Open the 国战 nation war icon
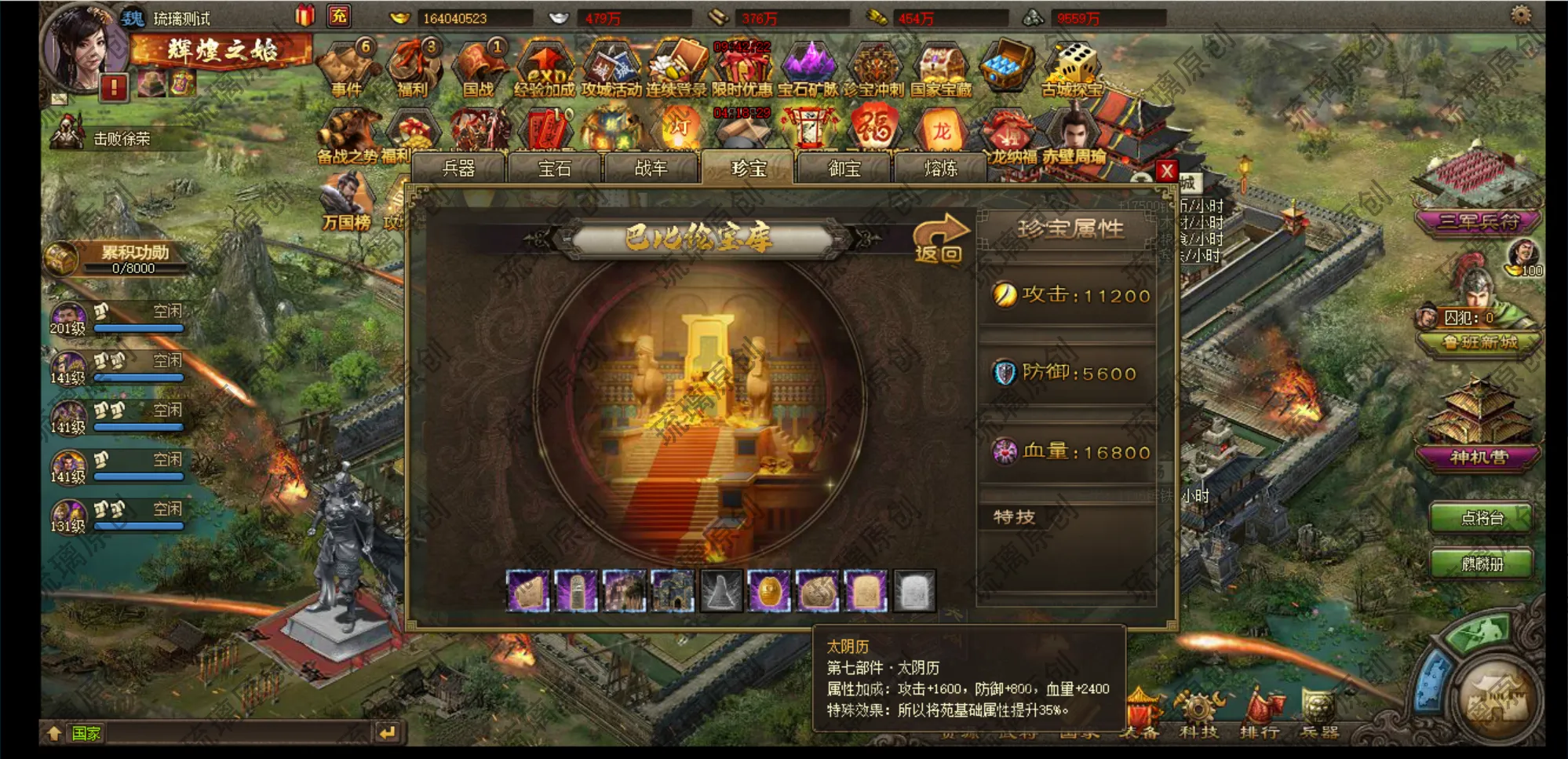Viewport: 1568px width, 759px height. tap(478, 69)
